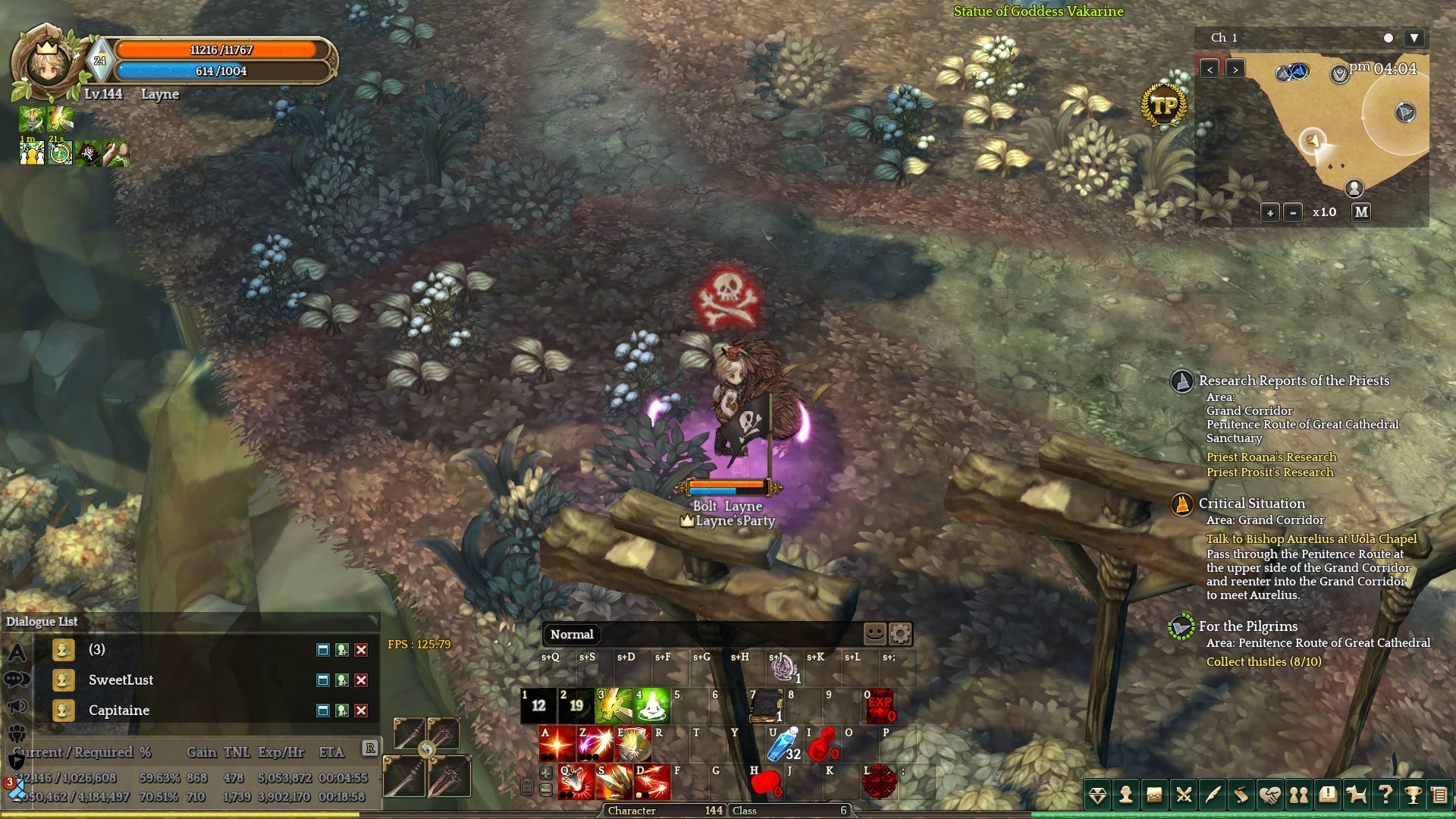Activate the red starburst skill in slot A

pos(557,744)
